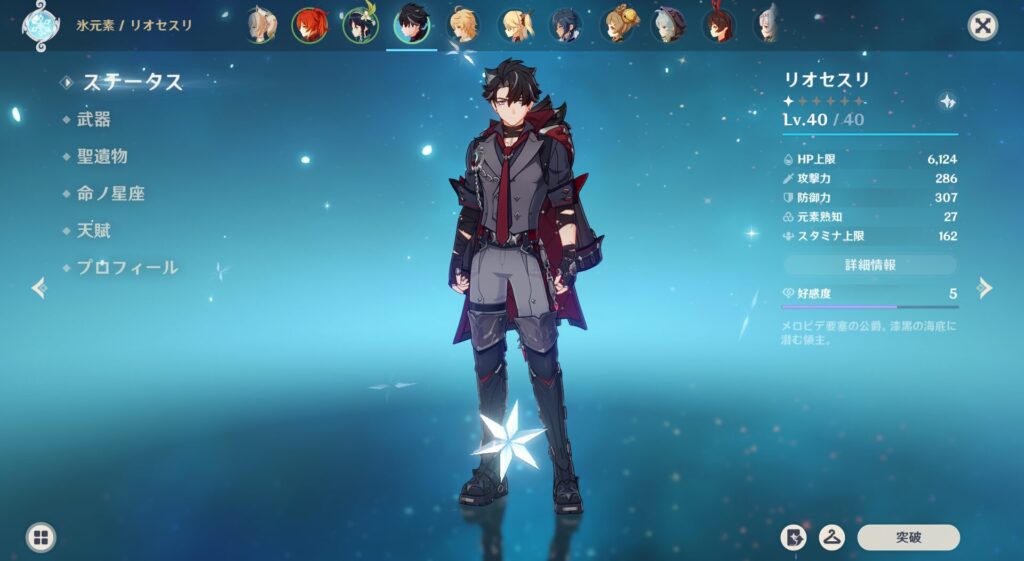Close the character screen with the X button
Image resolution: width=1024 pixels, height=561 pixels.
pyautogui.click(x=983, y=25)
